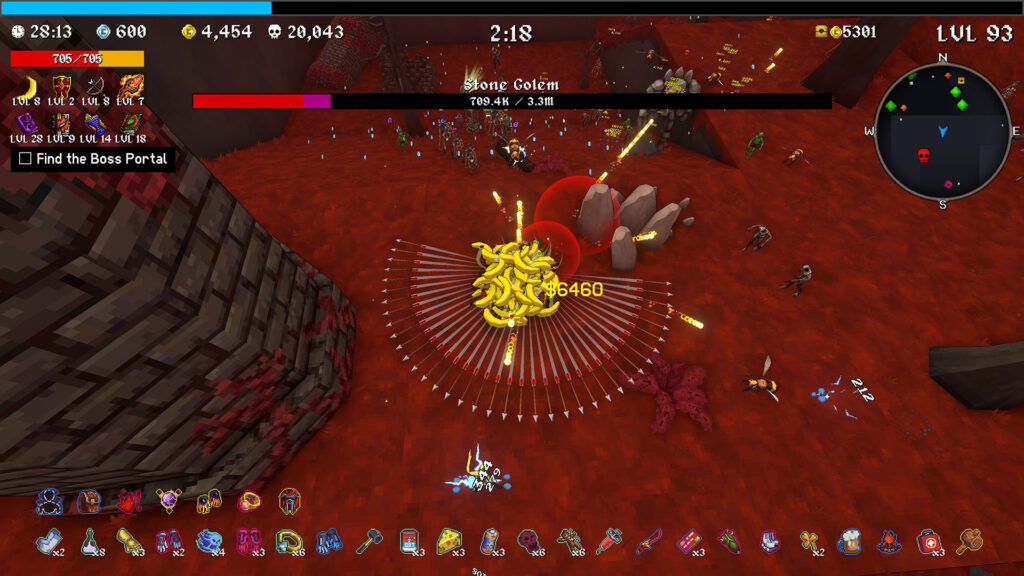
Task: Select the cheese wedge item icon
Action: tap(450, 541)
